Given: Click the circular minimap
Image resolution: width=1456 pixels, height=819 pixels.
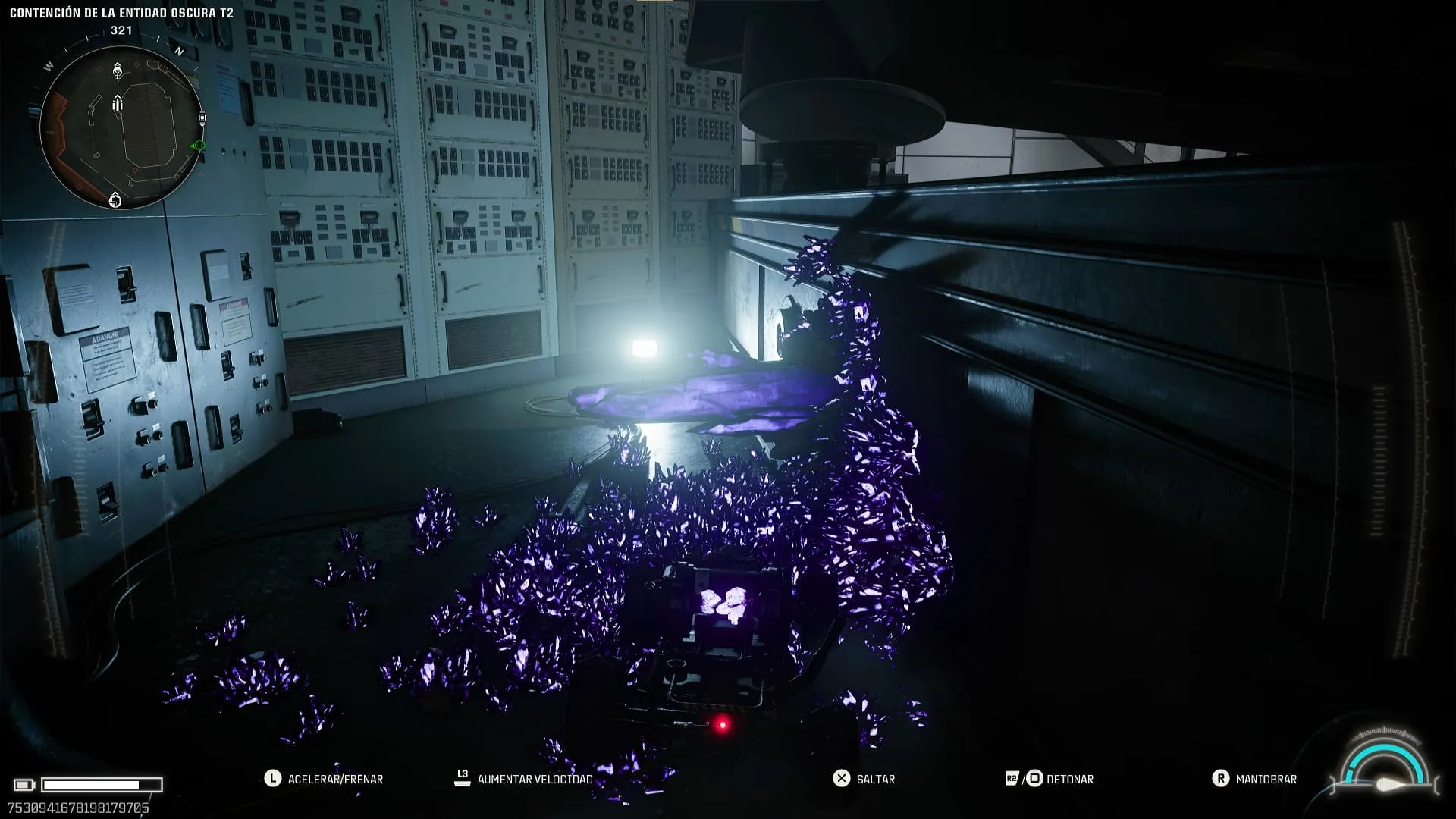Looking at the screenshot, I should [x=121, y=127].
